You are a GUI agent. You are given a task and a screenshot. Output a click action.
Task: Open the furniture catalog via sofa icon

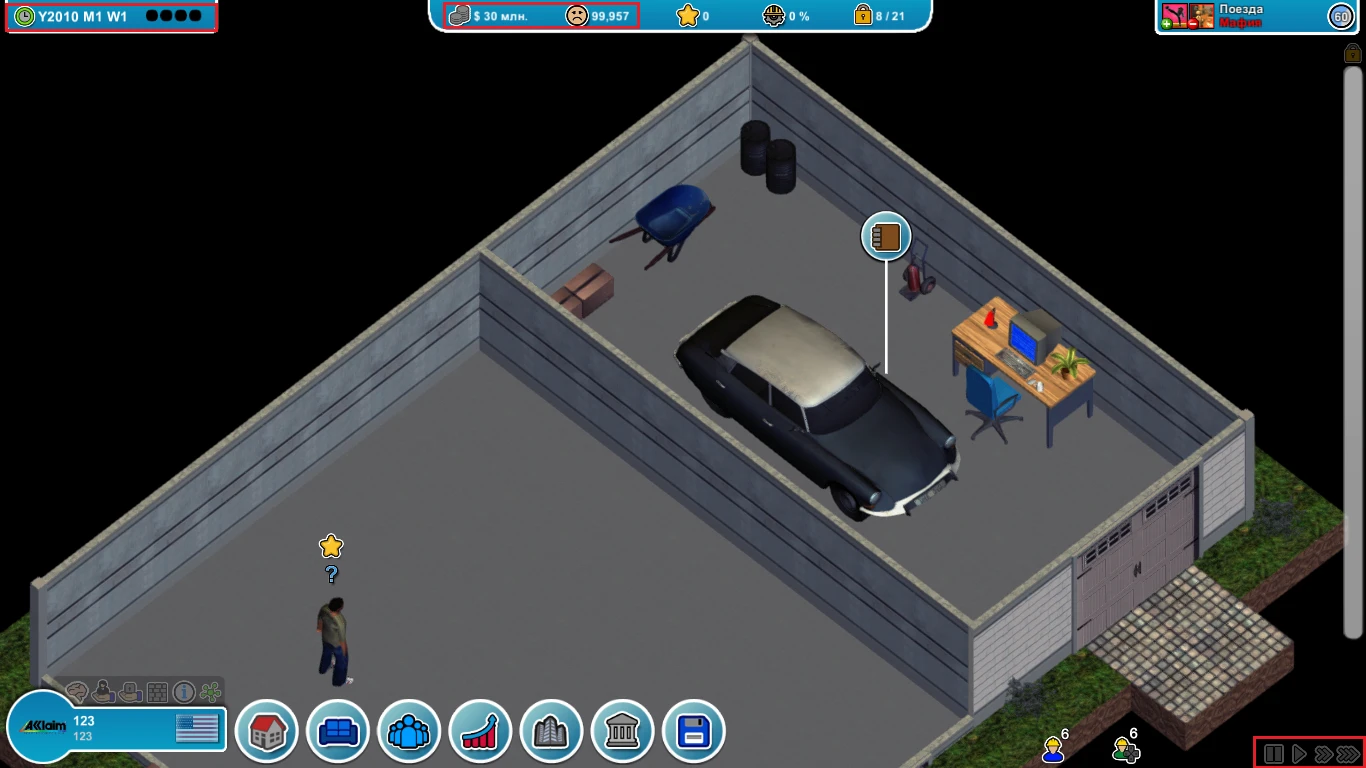click(x=337, y=731)
